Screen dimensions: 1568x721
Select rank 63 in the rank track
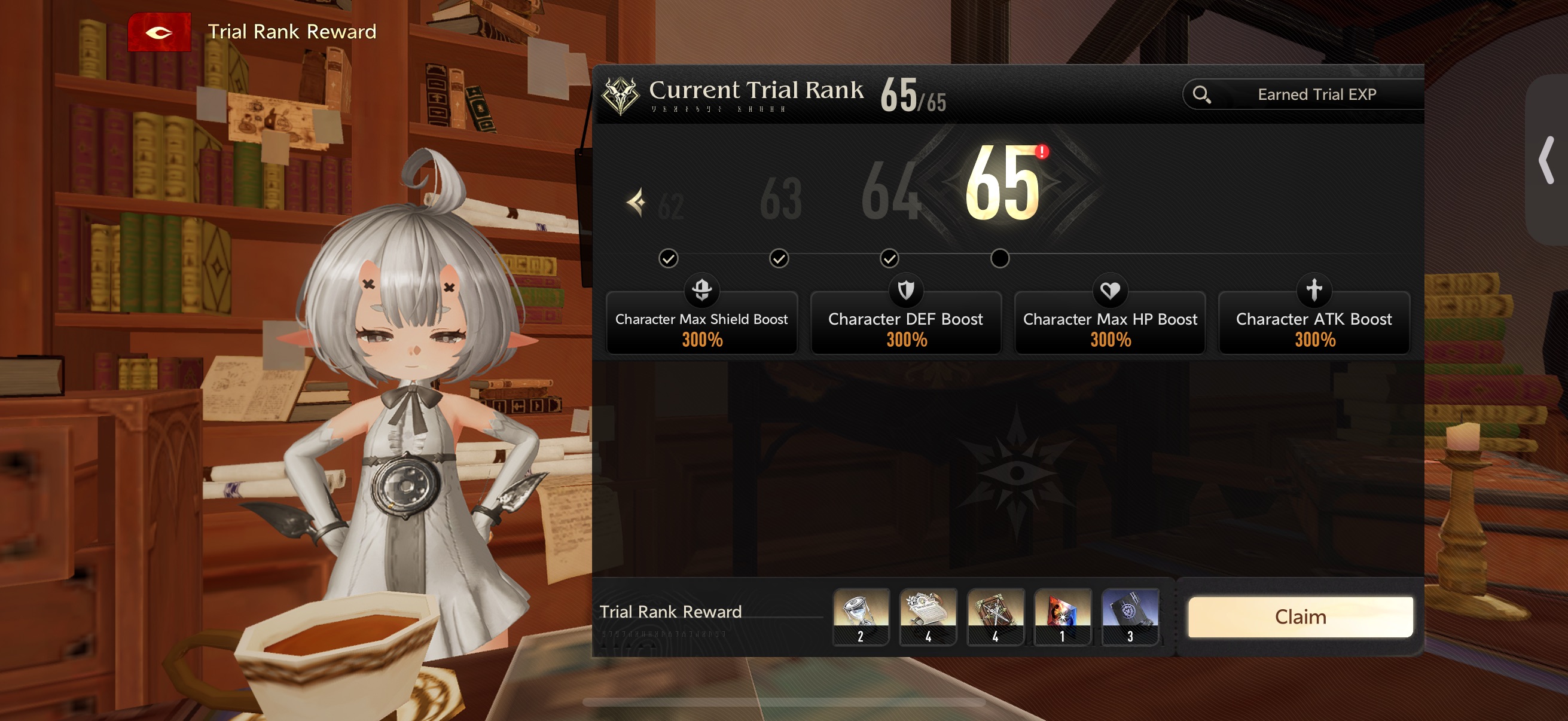[x=780, y=198]
